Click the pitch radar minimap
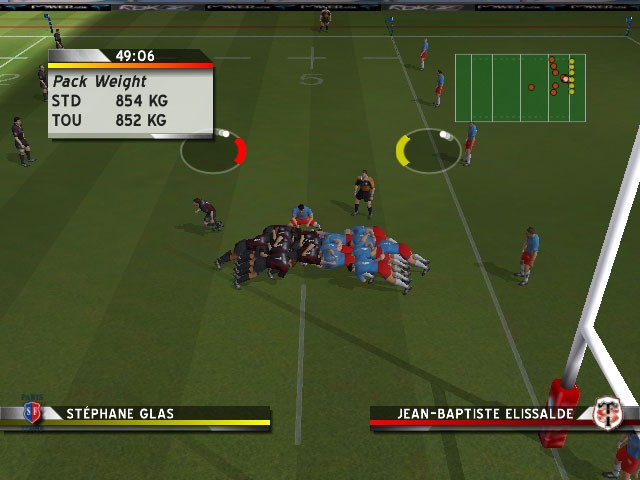Viewport: 640px width, 480px height. [520, 88]
